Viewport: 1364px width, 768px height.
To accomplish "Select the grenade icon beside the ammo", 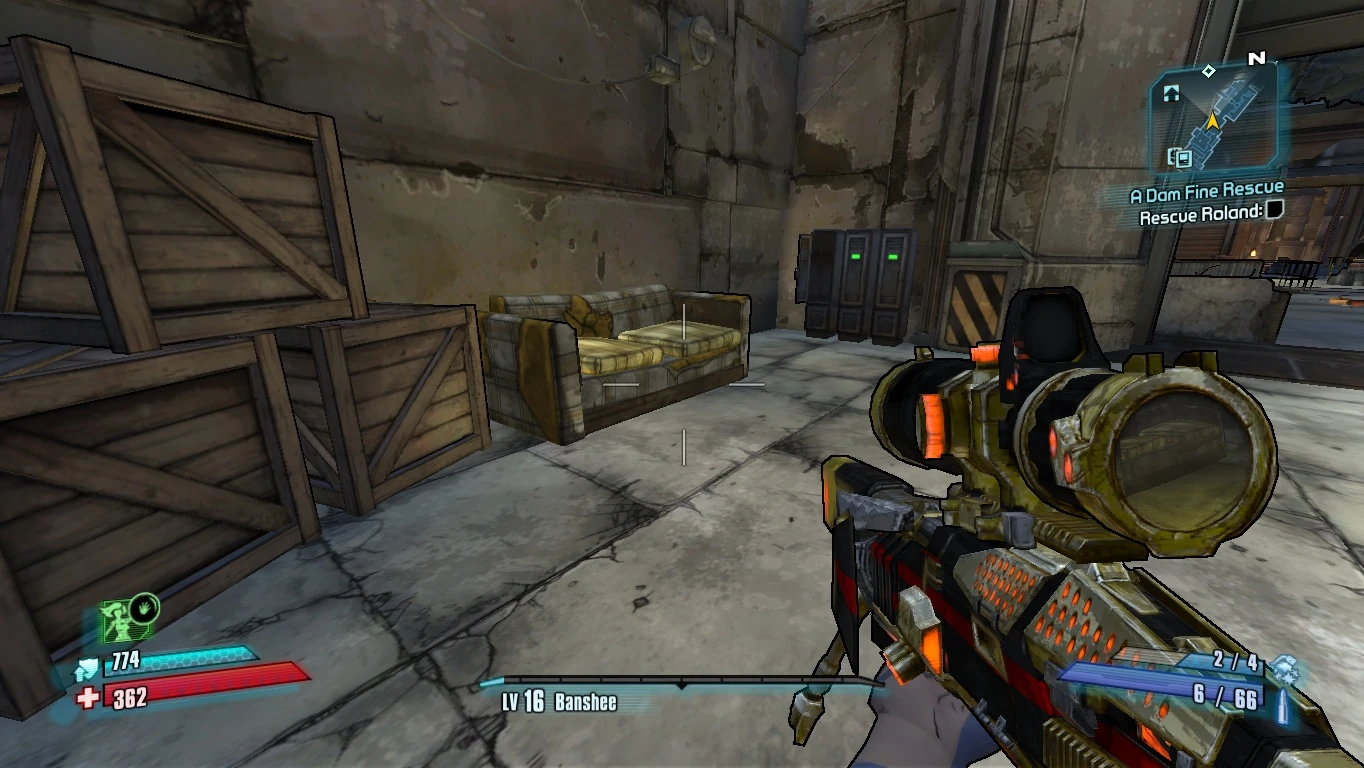I will click(1284, 664).
